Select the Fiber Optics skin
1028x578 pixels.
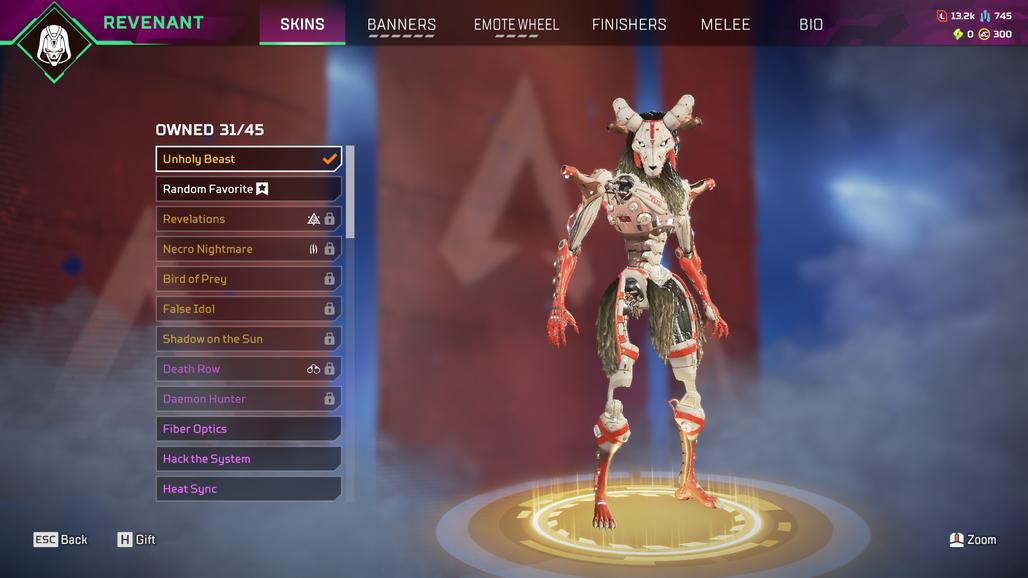point(248,429)
